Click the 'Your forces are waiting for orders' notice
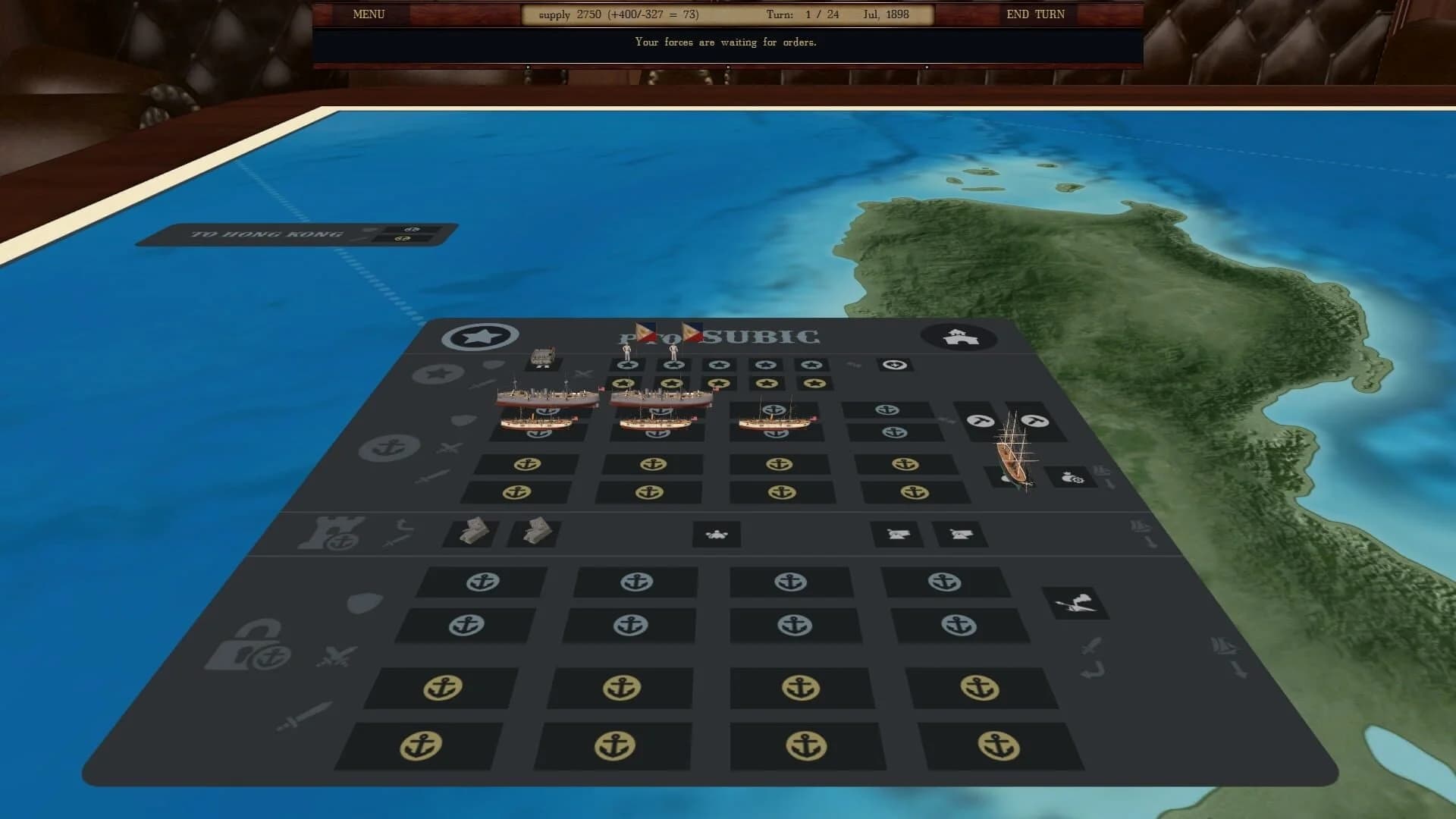 click(726, 42)
